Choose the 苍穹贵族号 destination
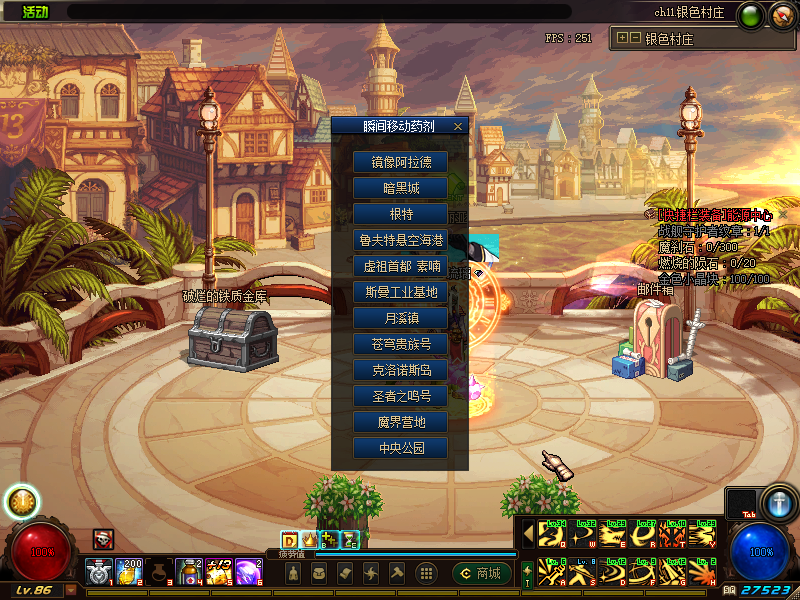The height and width of the screenshot is (600, 800). 400,344
